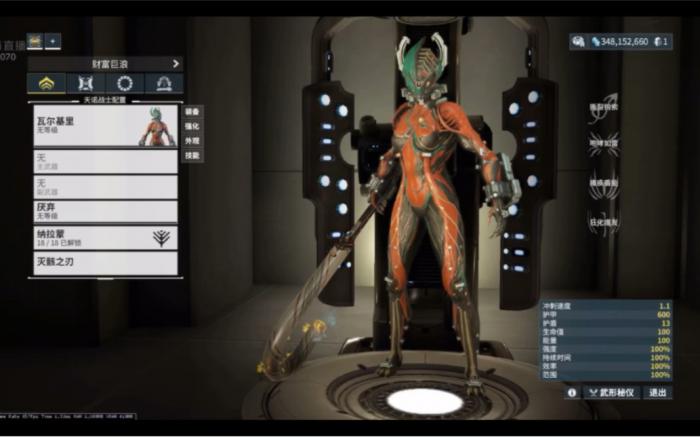Click the 装备 equip button
Screen dimensions: 700x437
click(x=193, y=111)
